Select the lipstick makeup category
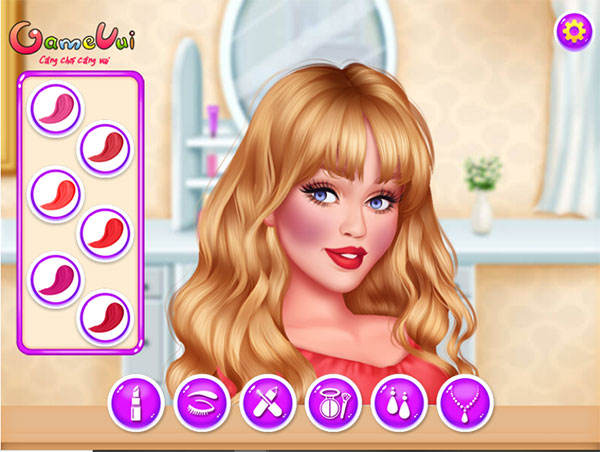The image size is (600, 452). tap(135, 402)
